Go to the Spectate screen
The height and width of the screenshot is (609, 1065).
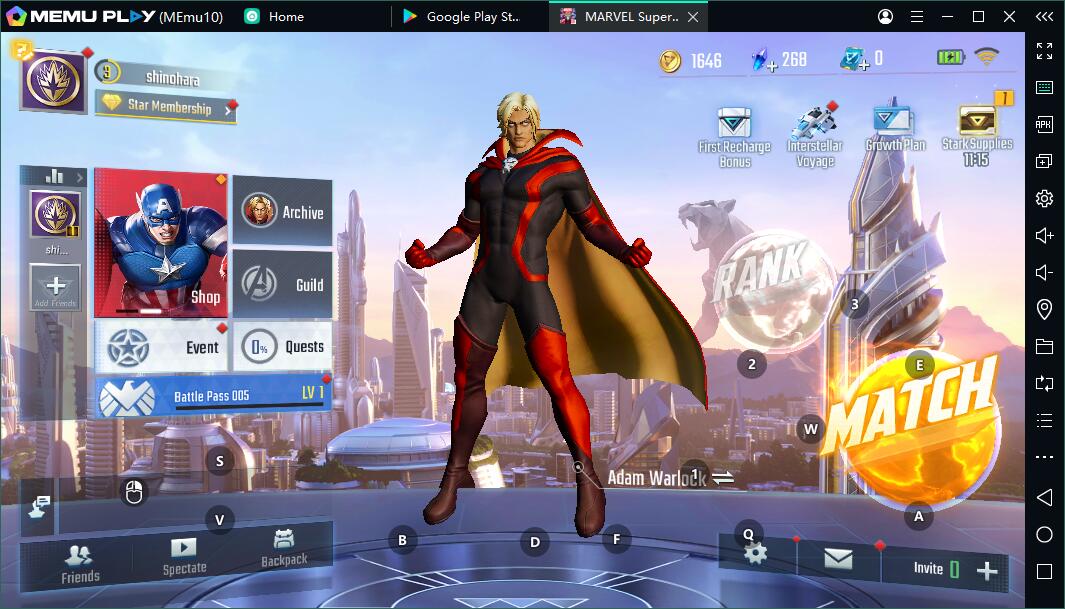tap(184, 555)
